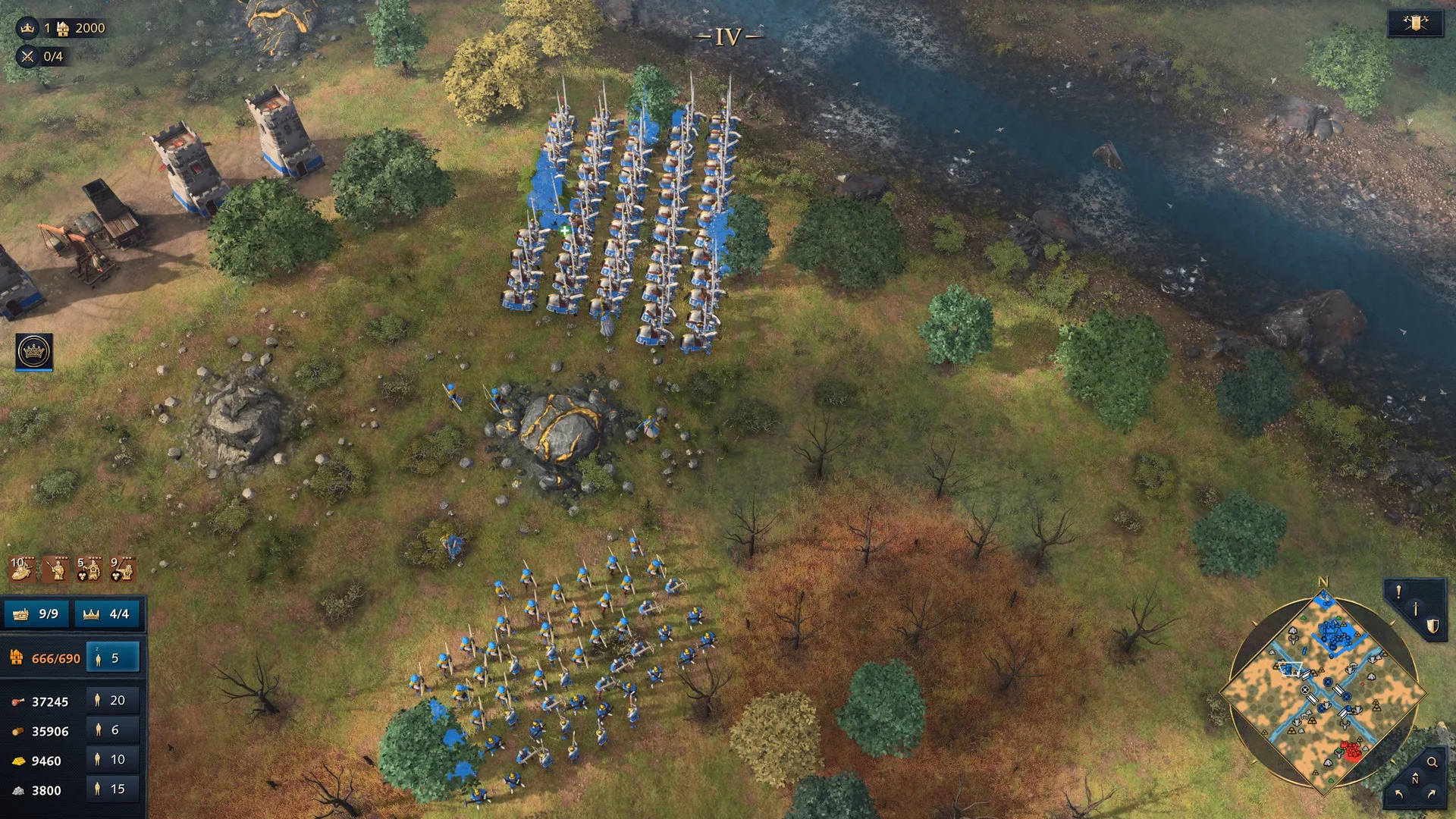Viewport: 1456px width, 819px height.
Task: Open the top-right menu button
Action: [x=1415, y=24]
